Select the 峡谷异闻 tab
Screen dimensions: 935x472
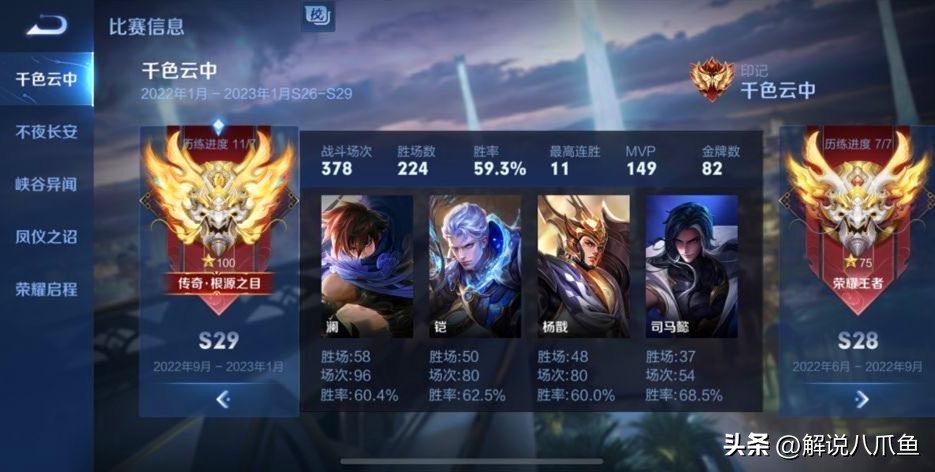tap(46, 184)
